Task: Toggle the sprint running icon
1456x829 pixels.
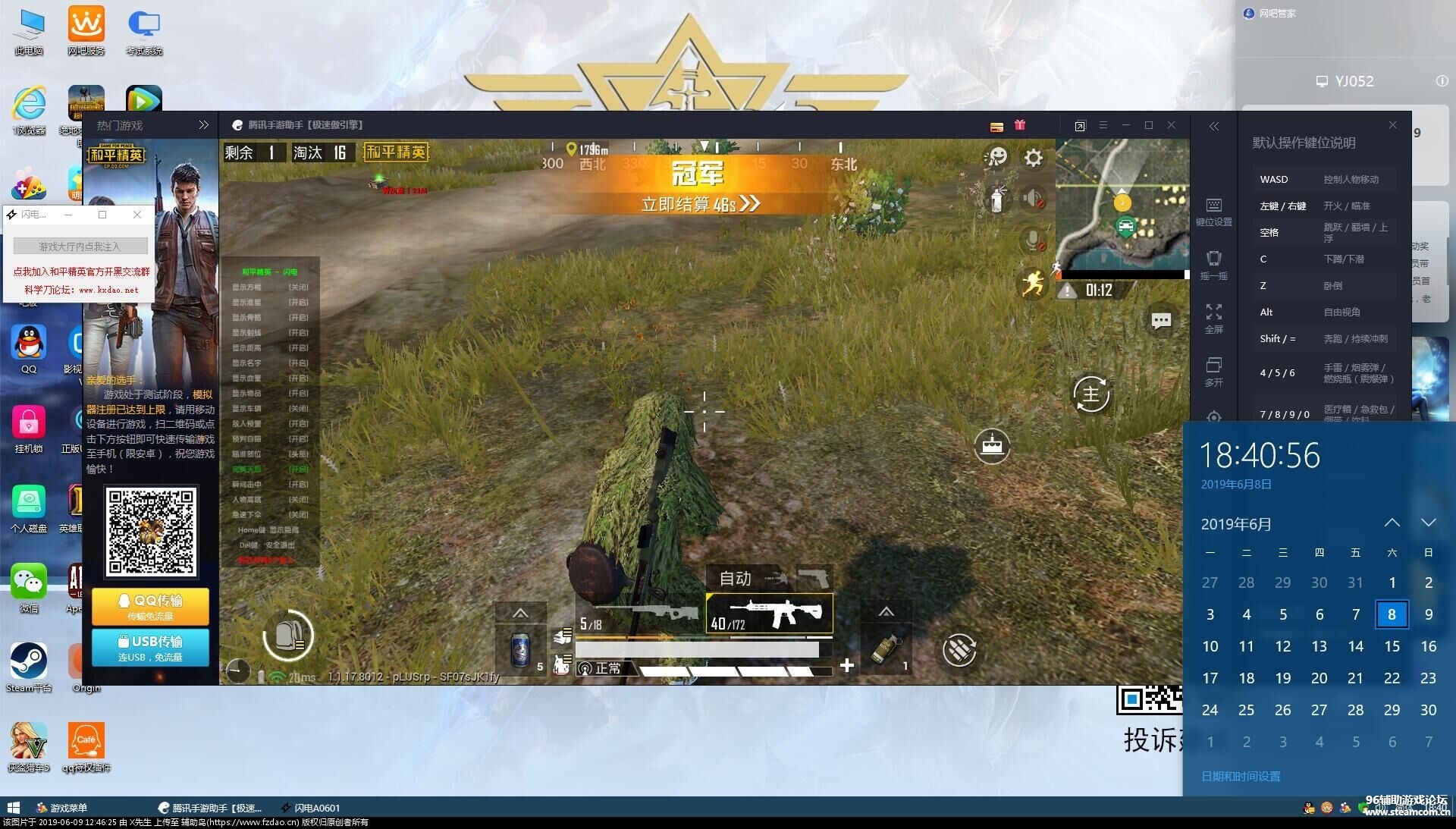Action: [x=1032, y=284]
